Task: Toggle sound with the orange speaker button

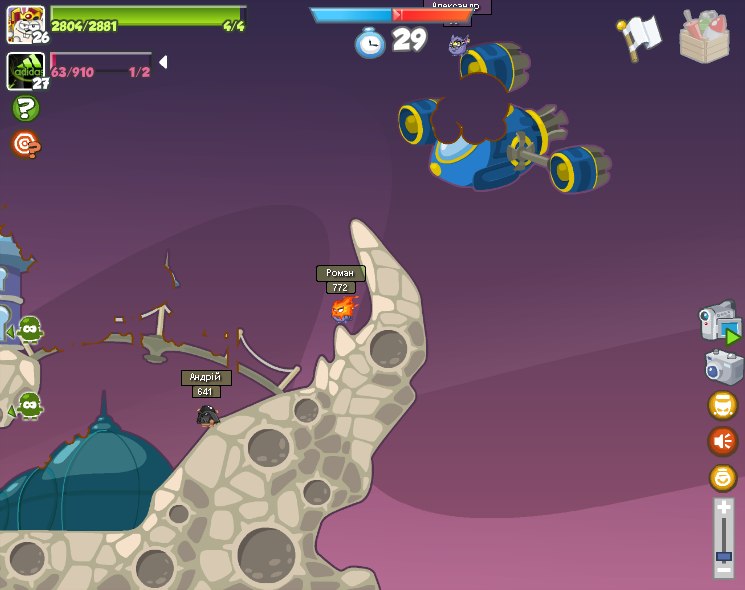Action: pyautogui.click(x=722, y=441)
